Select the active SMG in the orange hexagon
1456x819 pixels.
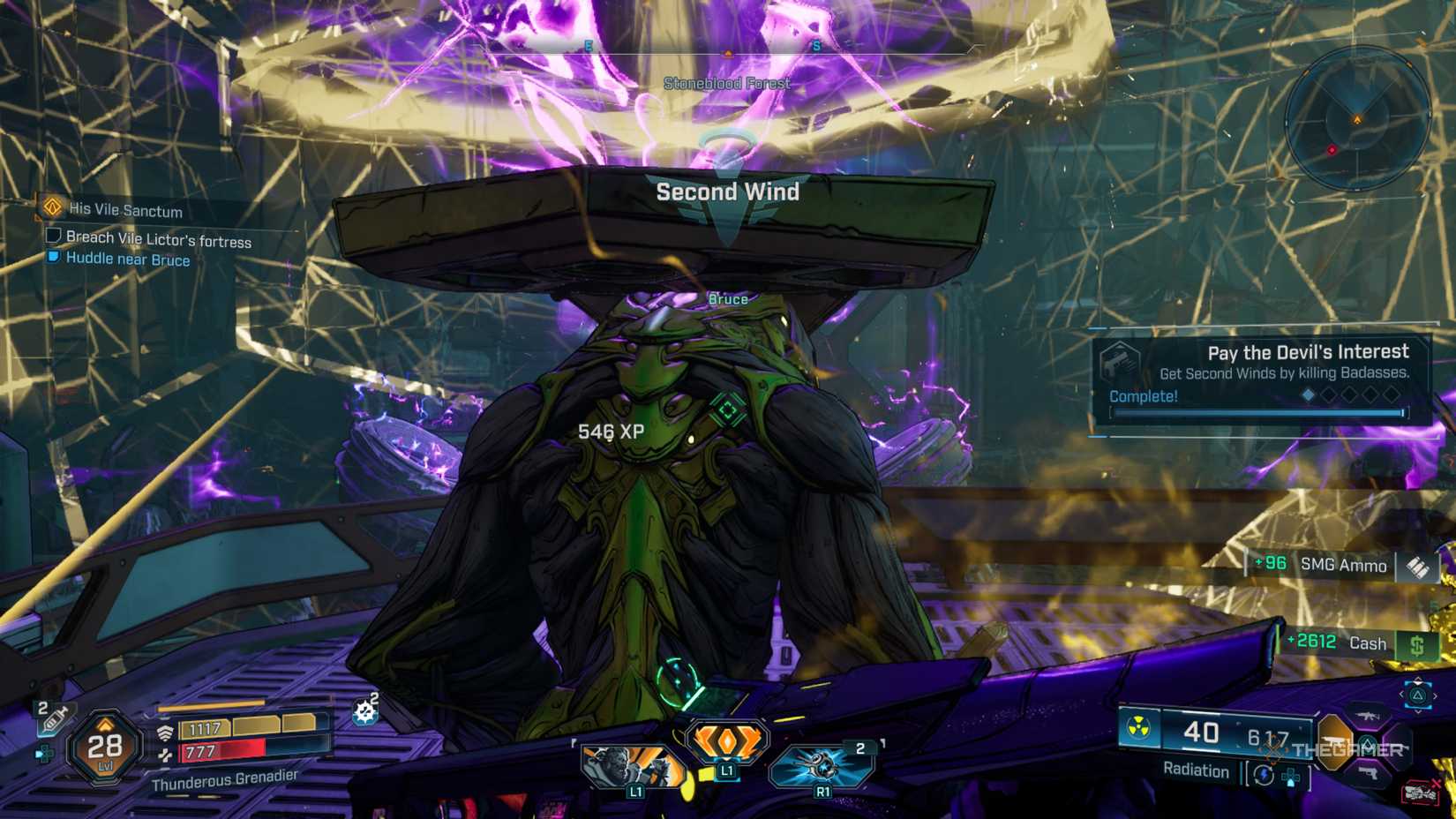tap(1334, 743)
